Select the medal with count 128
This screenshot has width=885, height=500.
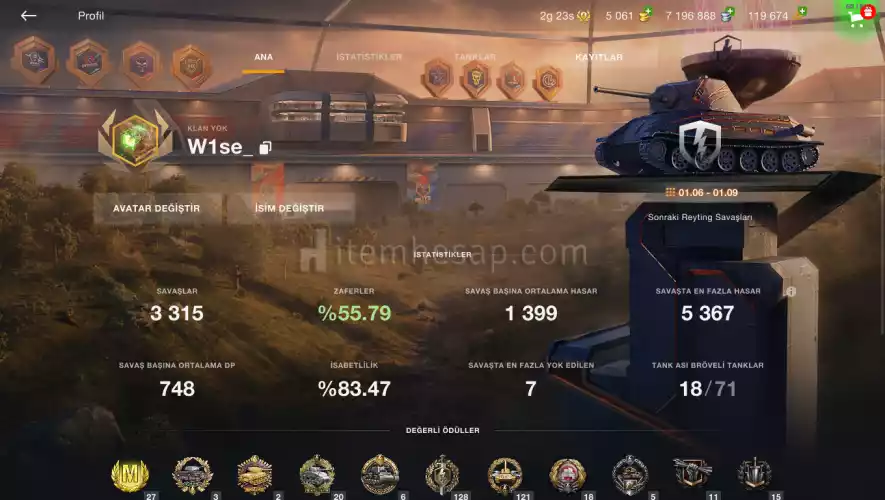441,474
